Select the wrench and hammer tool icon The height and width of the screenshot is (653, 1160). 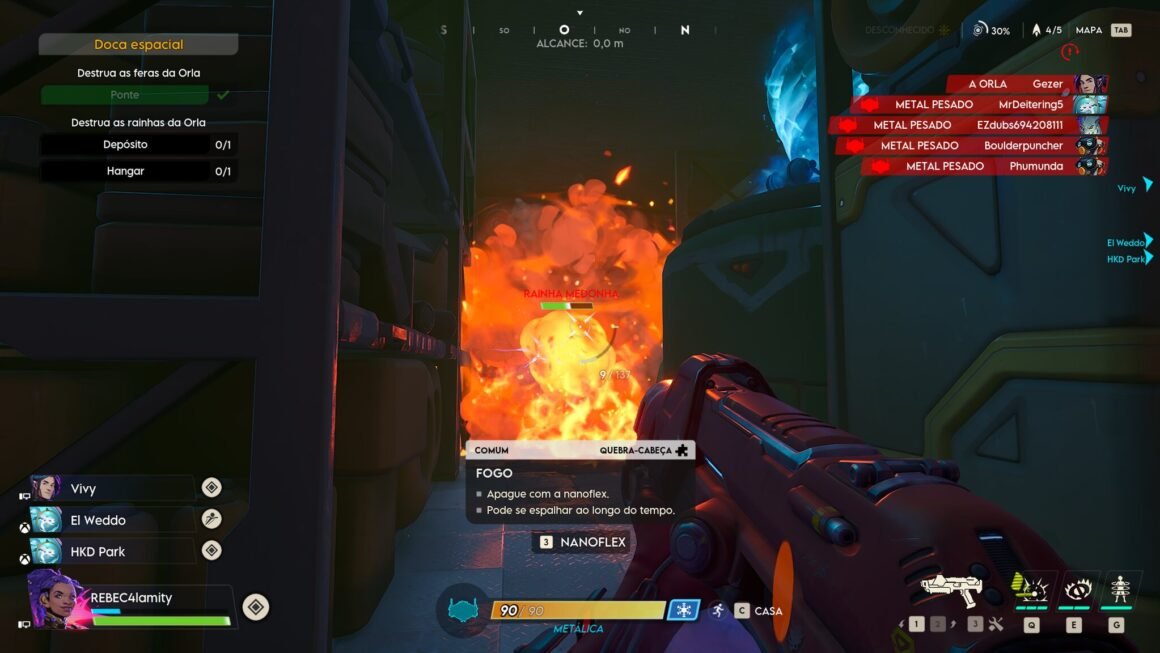pos(995,625)
